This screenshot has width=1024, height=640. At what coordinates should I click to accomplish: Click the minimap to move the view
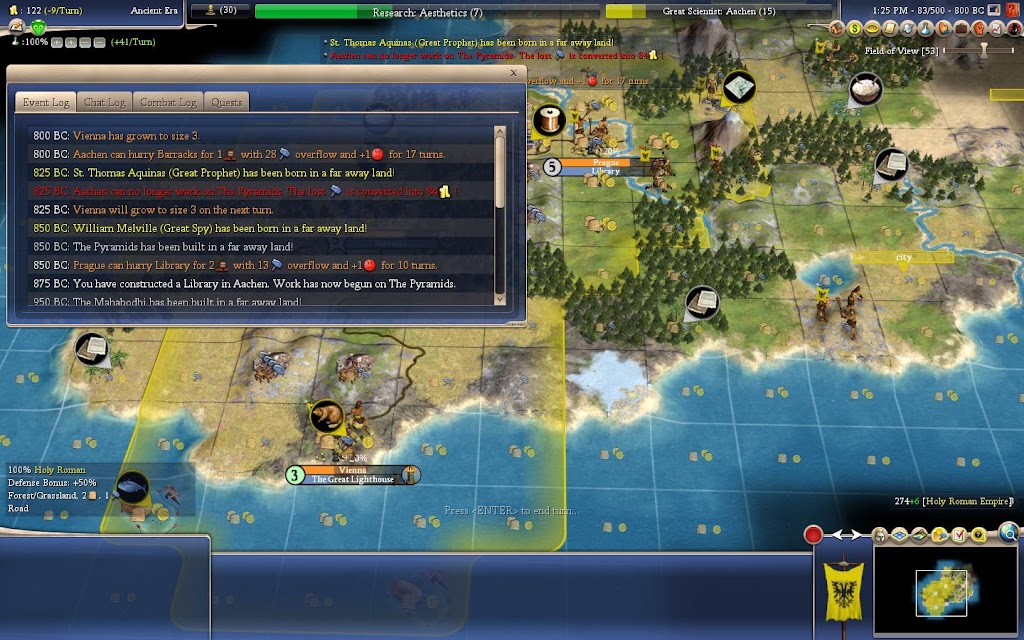click(x=940, y=592)
